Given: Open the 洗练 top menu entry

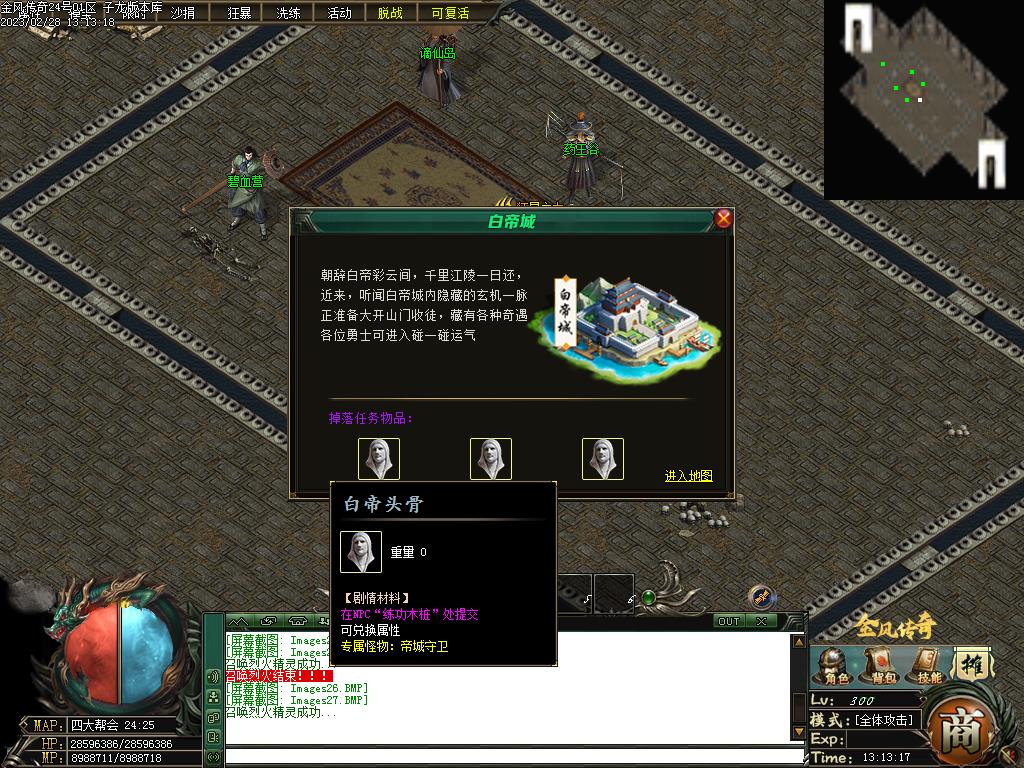Looking at the screenshot, I should (x=288, y=13).
